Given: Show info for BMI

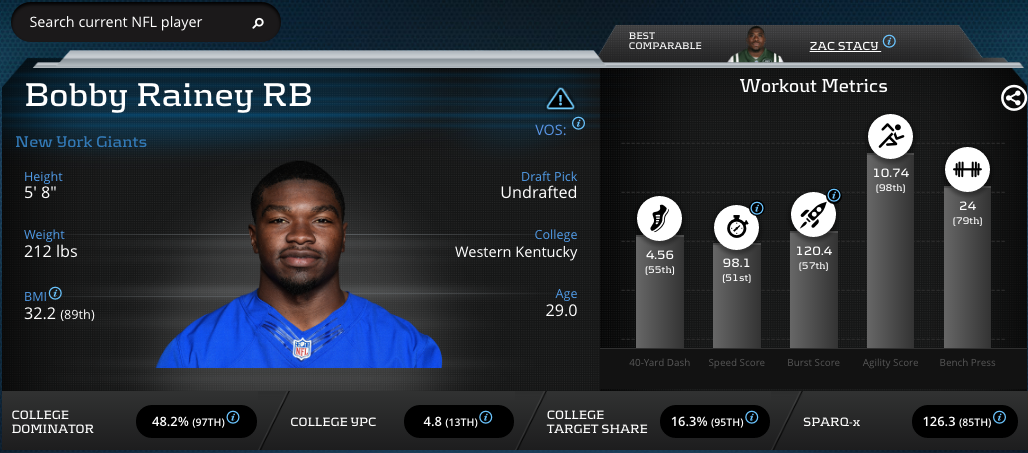Looking at the screenshot, I should tap(56, 293).
